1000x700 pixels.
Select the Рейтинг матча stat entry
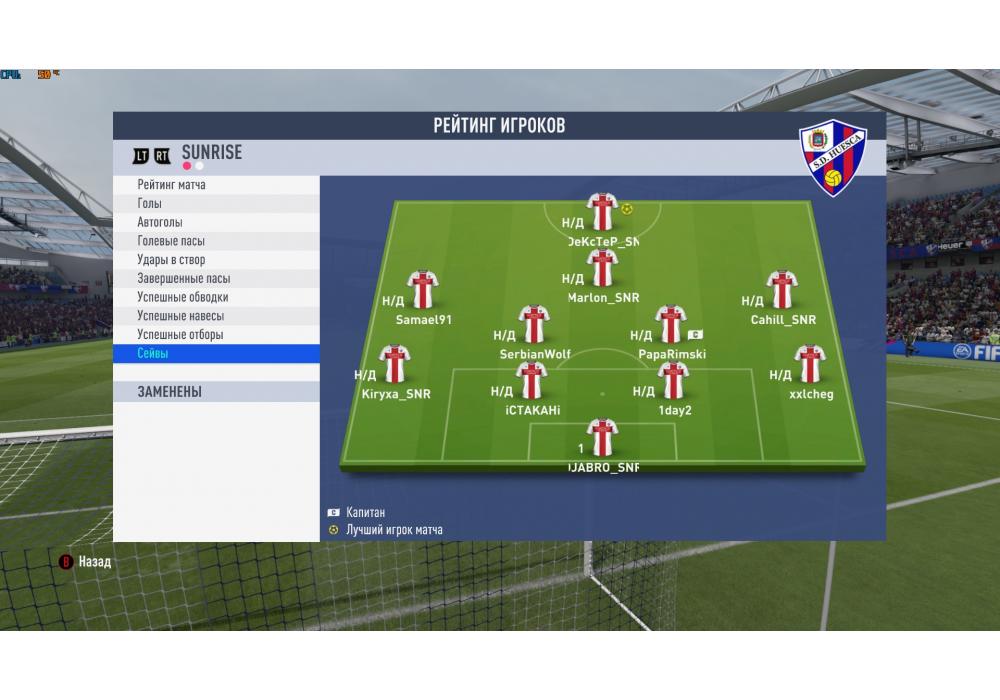[172, 185]
